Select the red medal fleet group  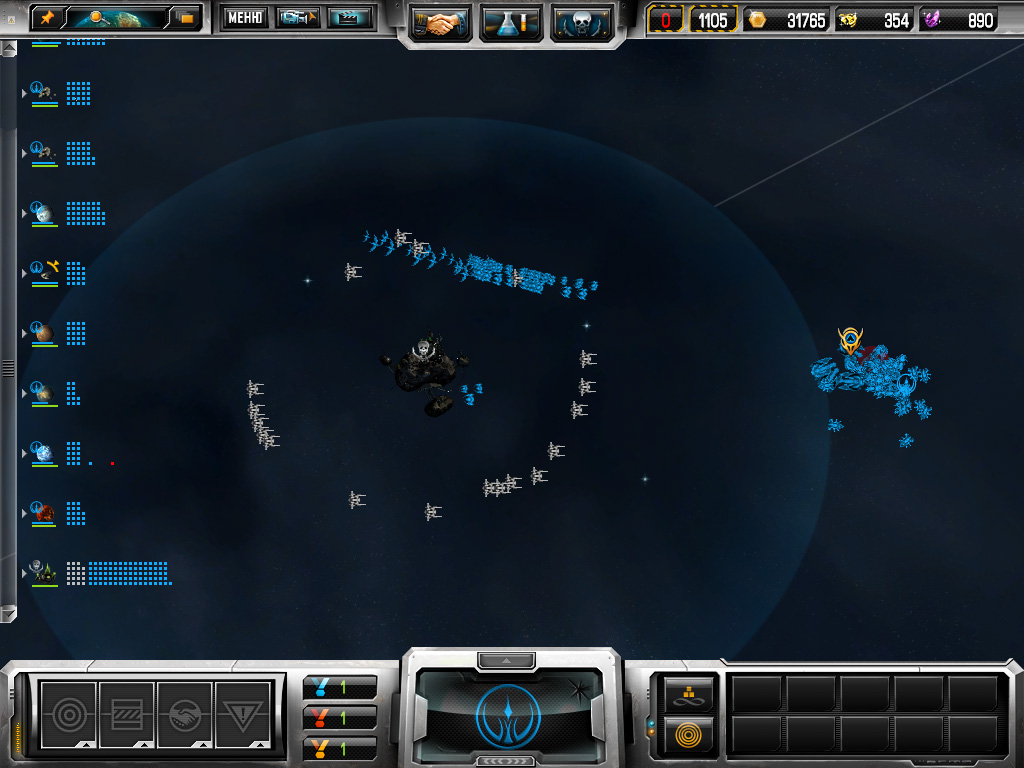[339, 717]
